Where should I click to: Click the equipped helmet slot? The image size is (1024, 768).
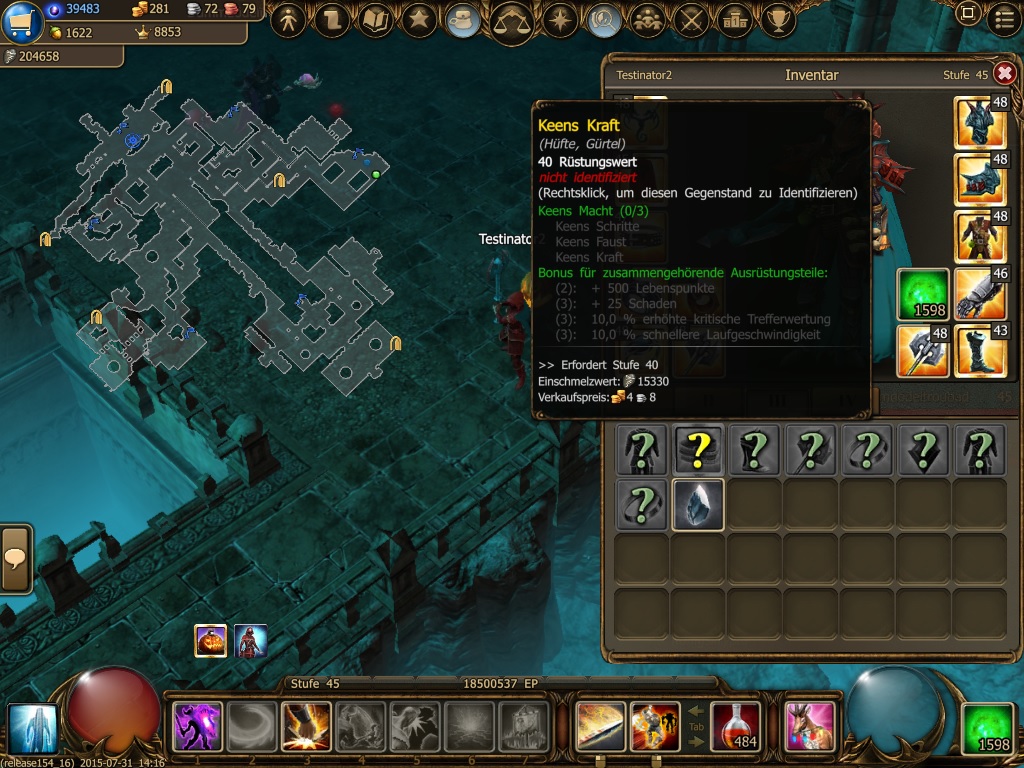tap(979, 123)
